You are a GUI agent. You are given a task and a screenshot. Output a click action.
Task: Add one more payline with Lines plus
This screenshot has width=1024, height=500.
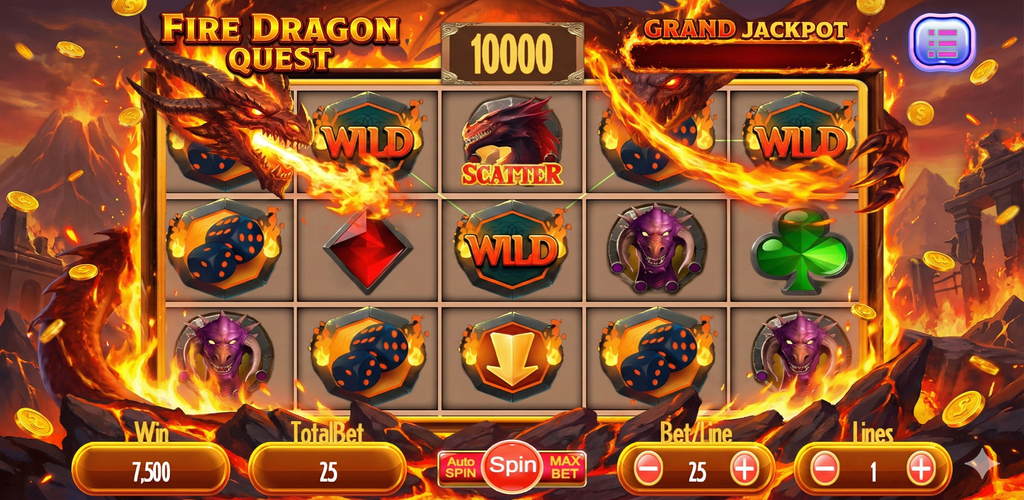[x=920, y=467]
